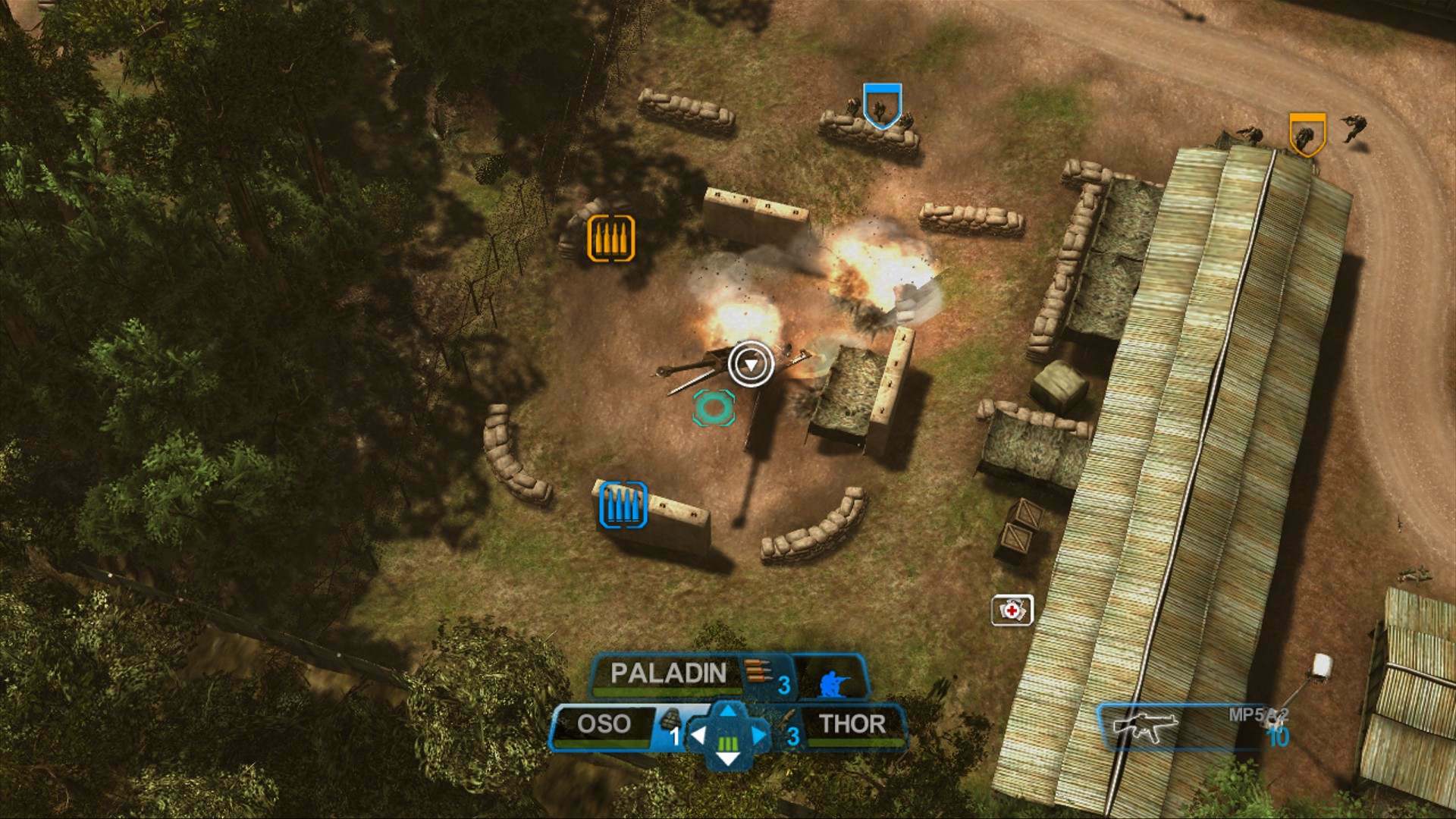Click the right arrow of the weapon selector
1456x819 pixels.
tap(760, 733)
